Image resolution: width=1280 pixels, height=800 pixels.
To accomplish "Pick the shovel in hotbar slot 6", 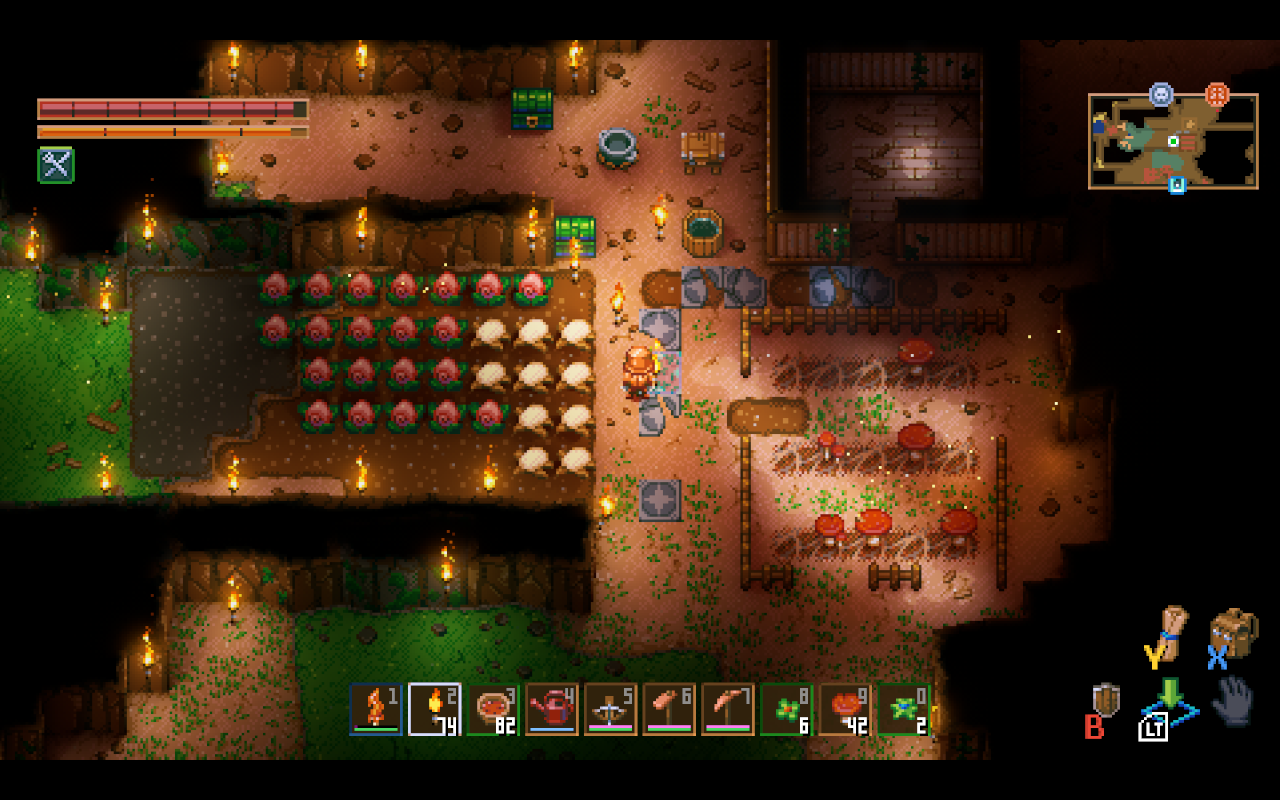I will (x=670, y=709).
